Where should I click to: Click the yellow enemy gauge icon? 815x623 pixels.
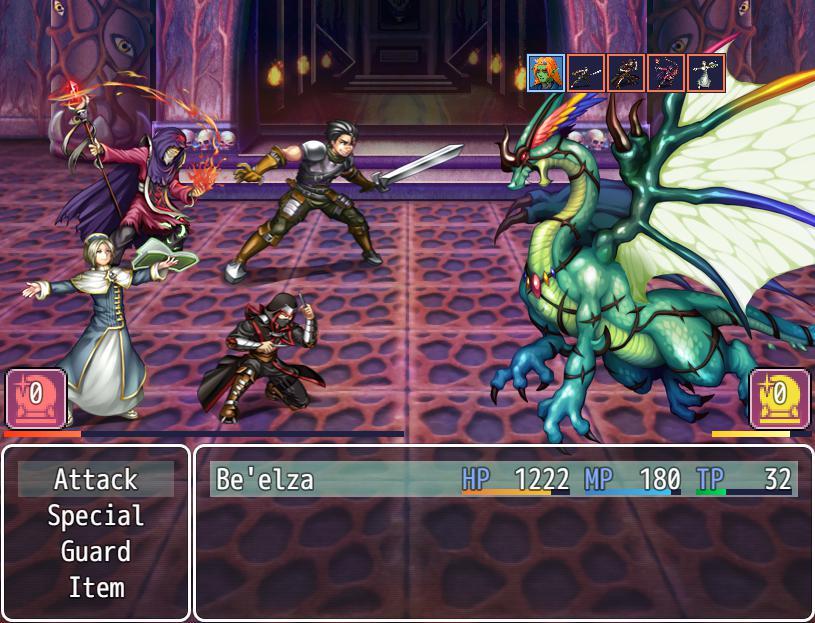(x=779, y=398)
